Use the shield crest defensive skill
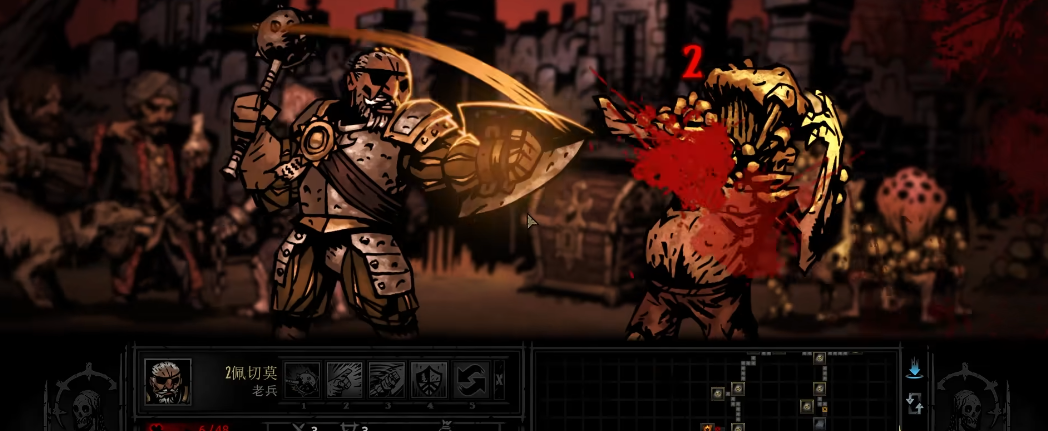Viewport: 1048px width, 431px height. click(428, 379)
